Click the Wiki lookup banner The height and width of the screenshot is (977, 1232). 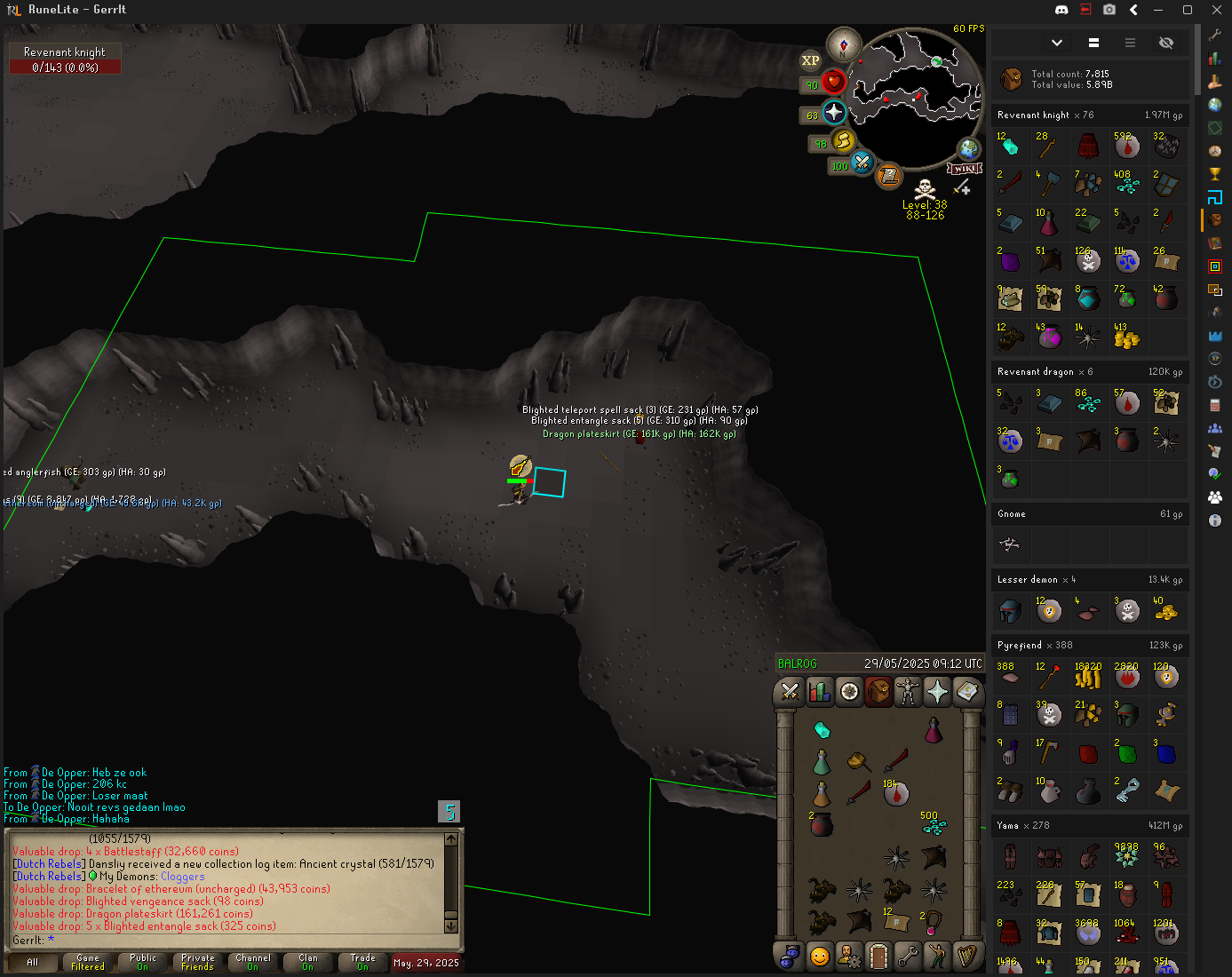tap(965, 168)
